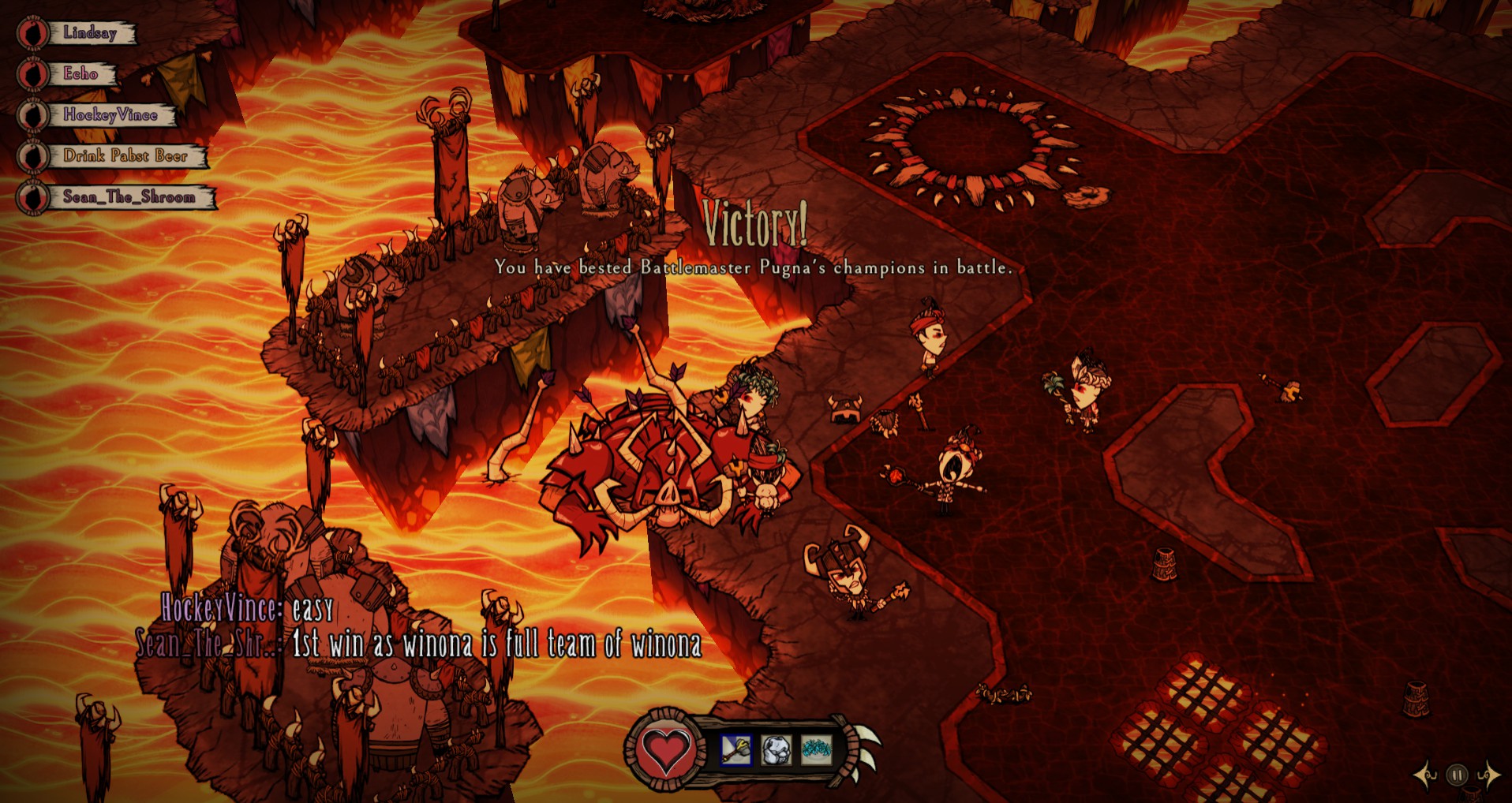Open Sean_The_Shroom's teammate badge

tap(33, 197)
